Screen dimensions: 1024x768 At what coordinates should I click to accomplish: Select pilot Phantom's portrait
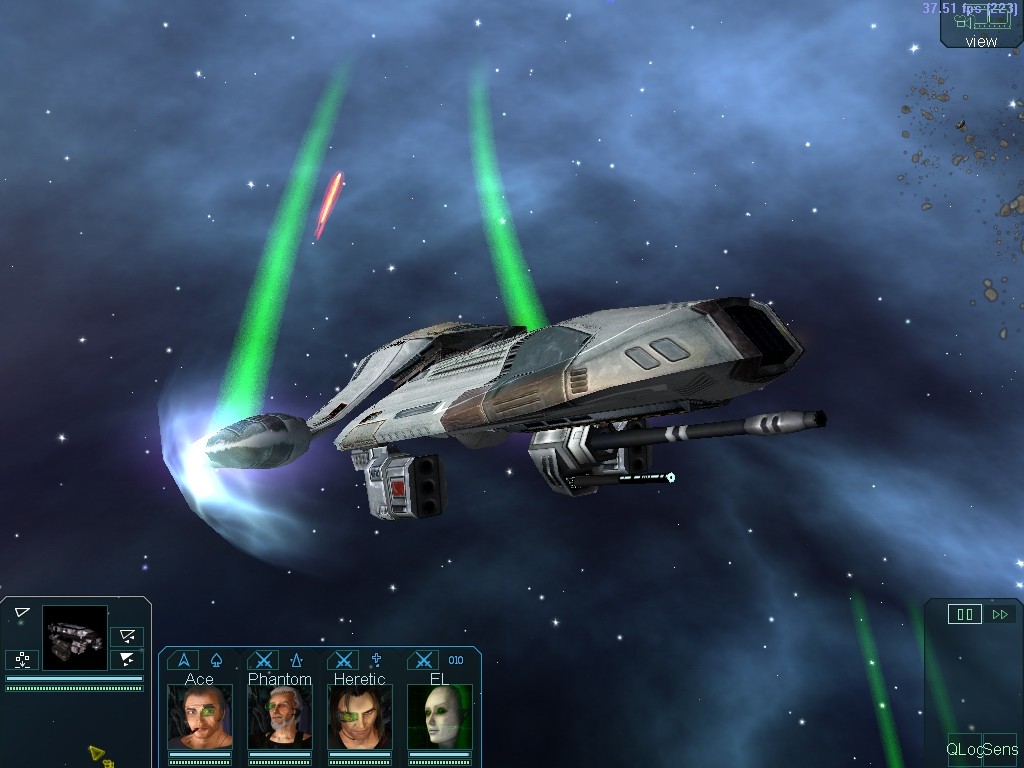(280, 716)
